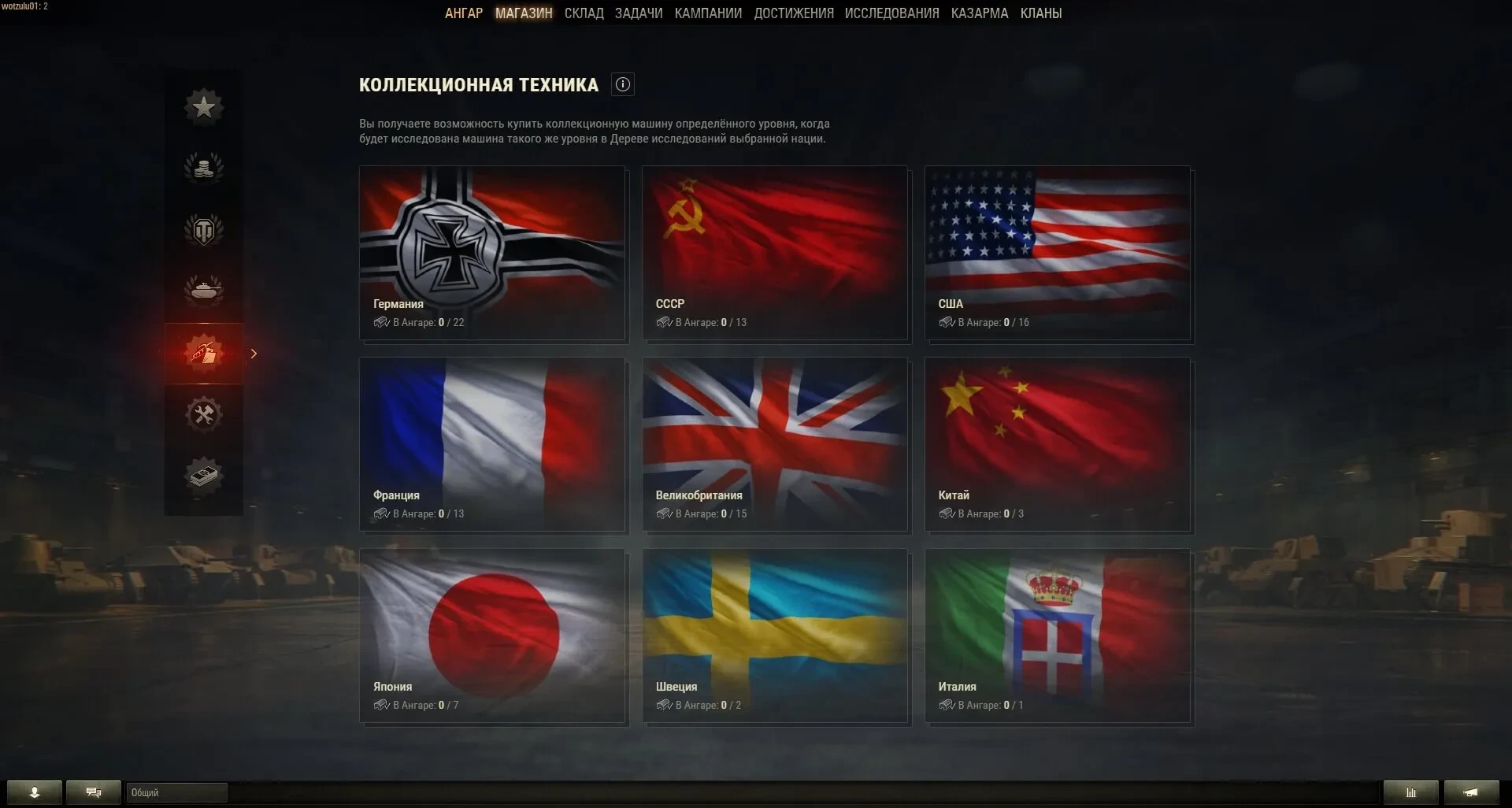Select the Франция flag tile
Screen dimensions: 1512x808
(x=492, y=444)
